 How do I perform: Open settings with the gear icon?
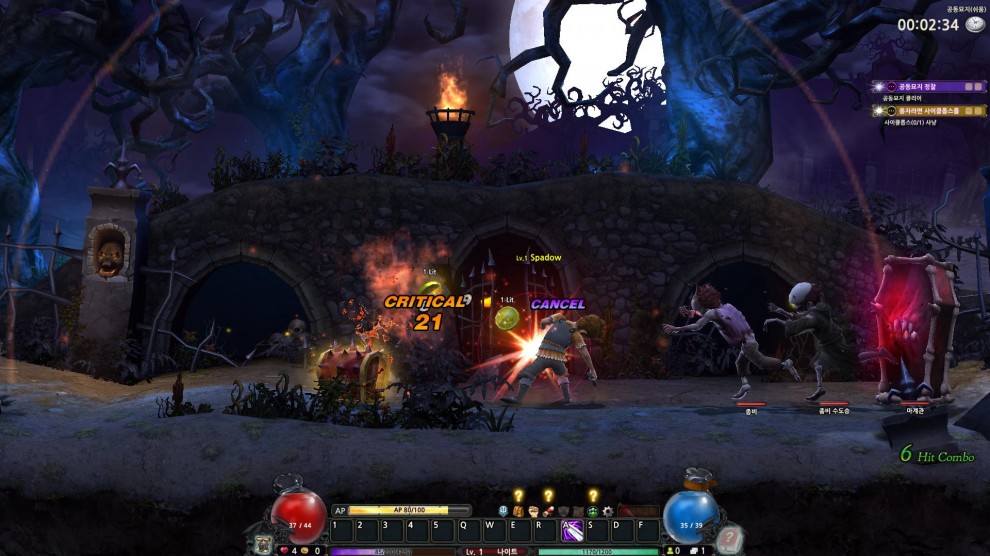click(x=608, y=511)
